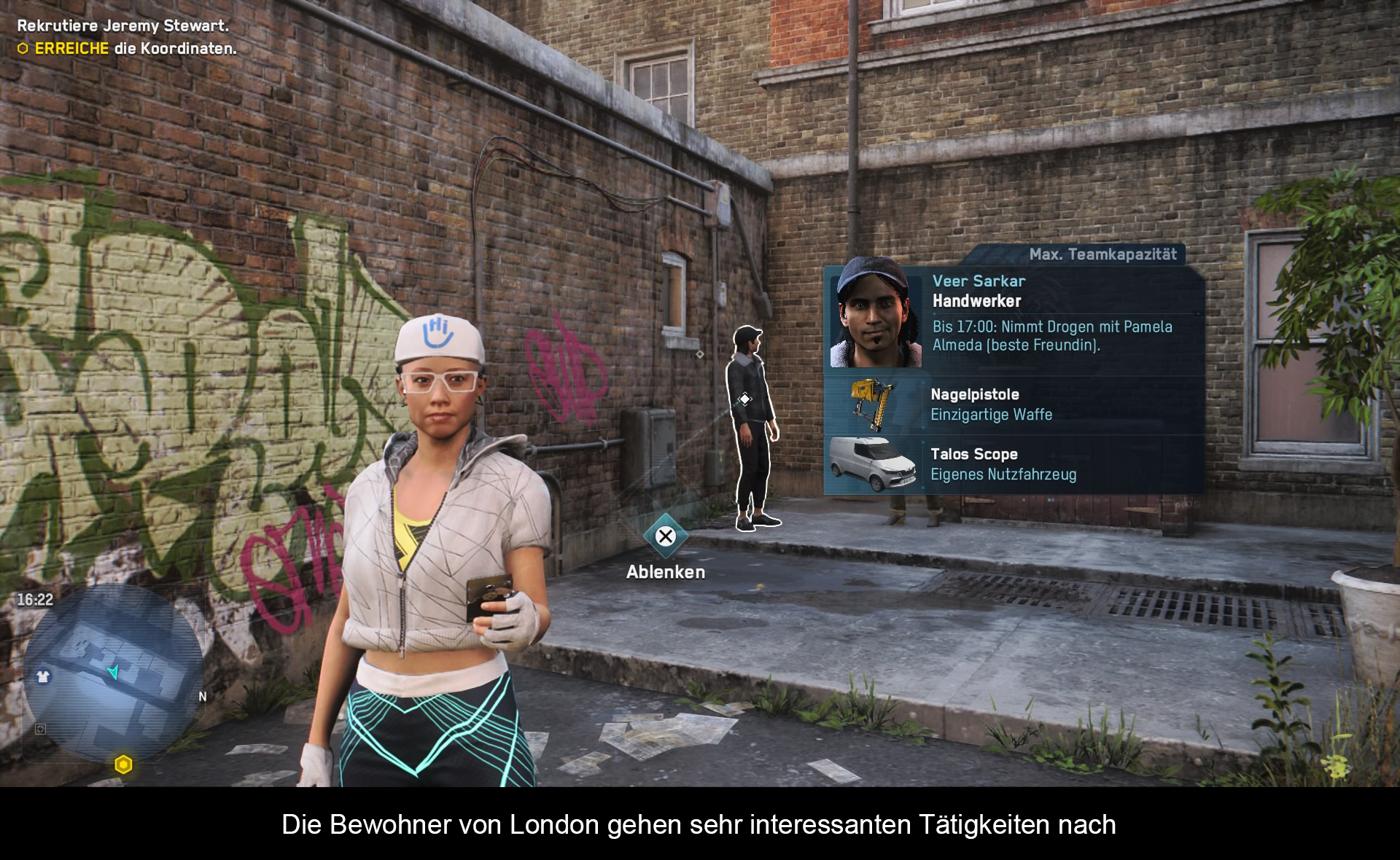Screen dimensions: 1400x860
Task: Select Veer Sarkar's portrait
Action: point(876,314)
